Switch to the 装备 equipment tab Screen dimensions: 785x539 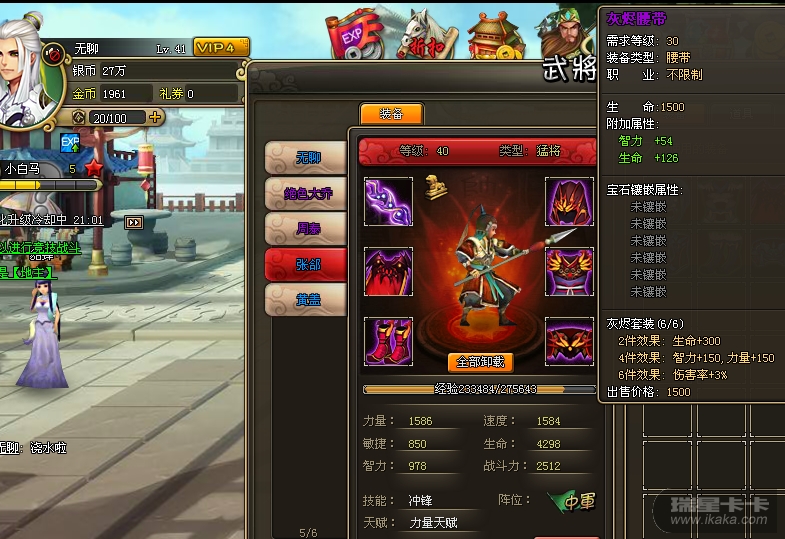click(x=391, y=114)
